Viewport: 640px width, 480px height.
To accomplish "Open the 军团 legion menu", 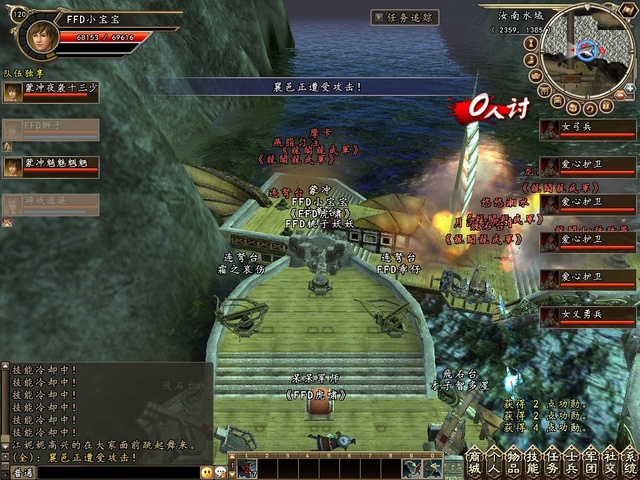I will [x=591, y=464].
